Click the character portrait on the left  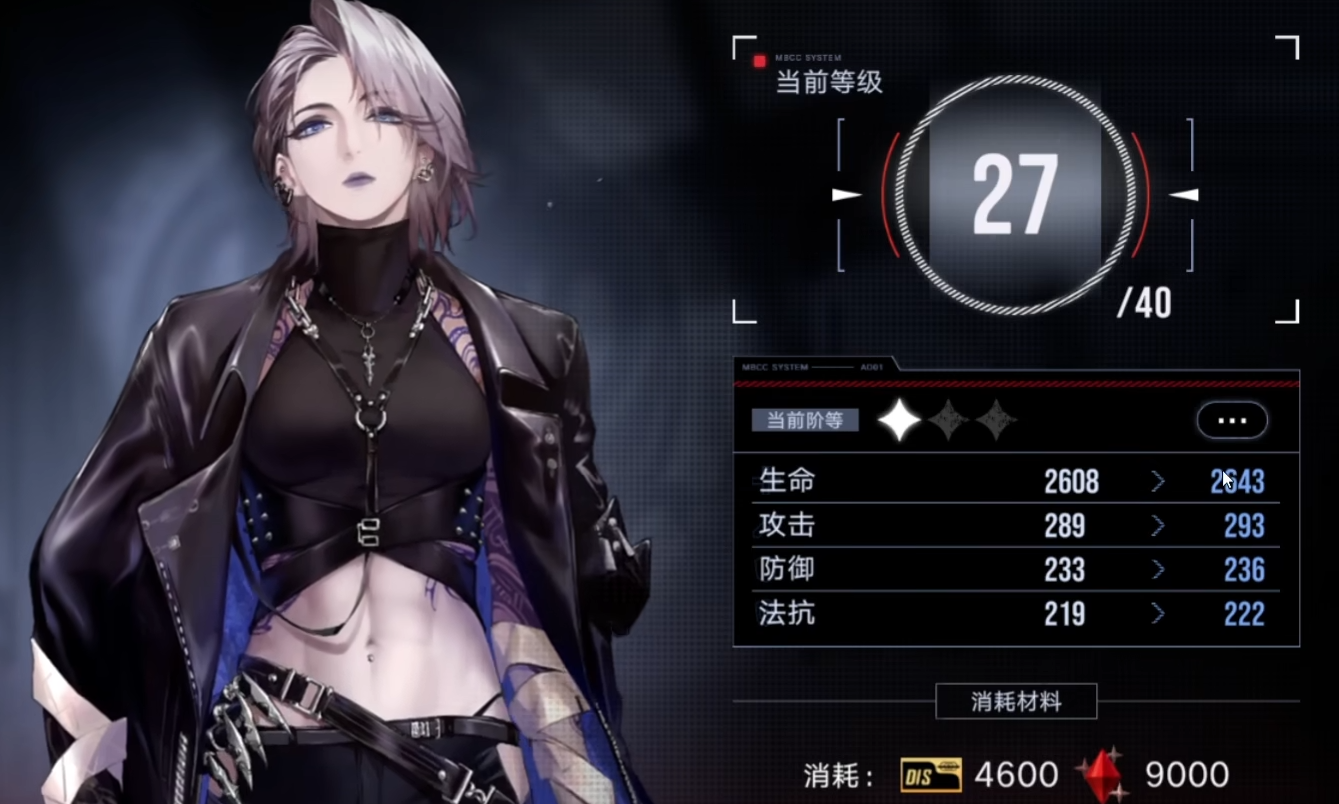coord(350,400)
